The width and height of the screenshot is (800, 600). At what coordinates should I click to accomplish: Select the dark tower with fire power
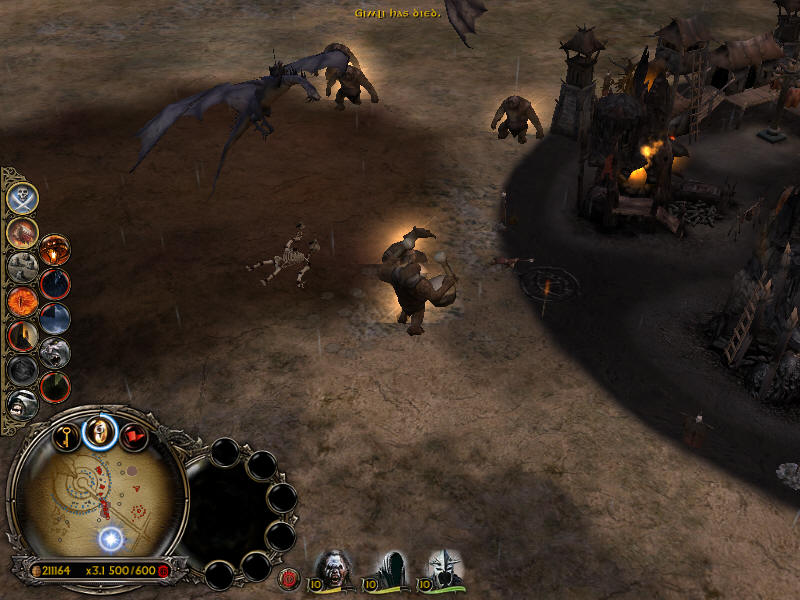22,335
